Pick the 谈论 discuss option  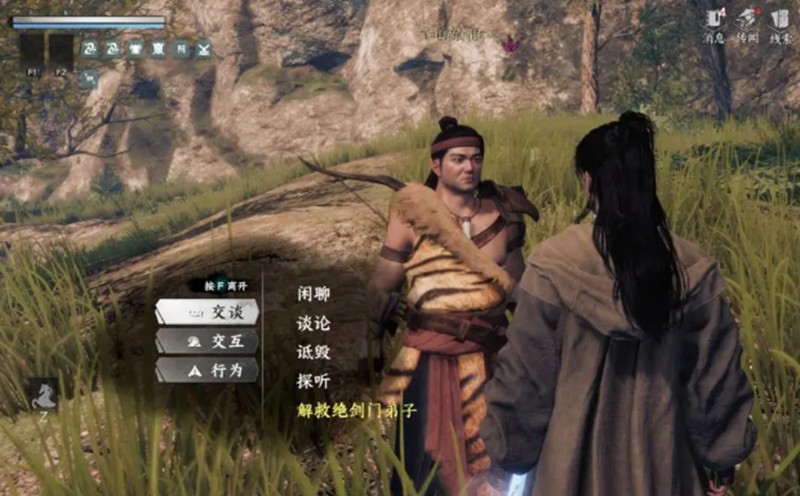coord(314,323)
